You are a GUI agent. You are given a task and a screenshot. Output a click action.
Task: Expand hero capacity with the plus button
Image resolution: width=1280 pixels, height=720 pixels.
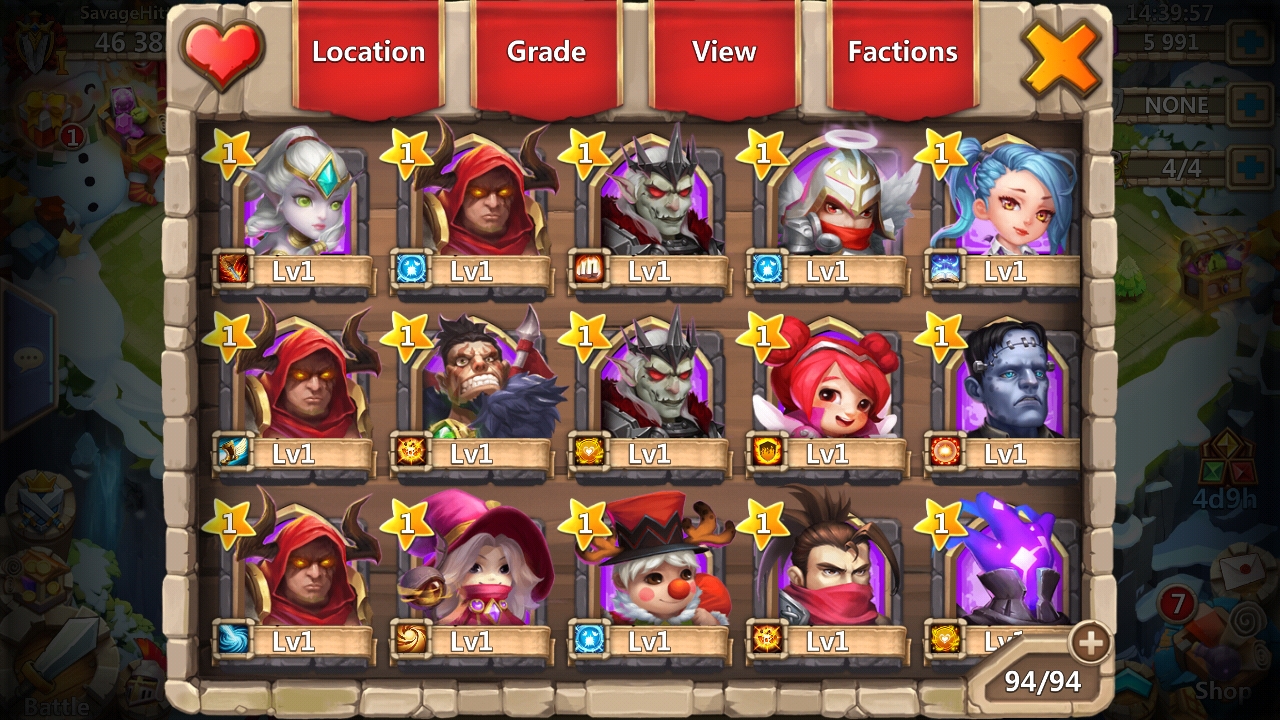click(x=1089, y=643)
